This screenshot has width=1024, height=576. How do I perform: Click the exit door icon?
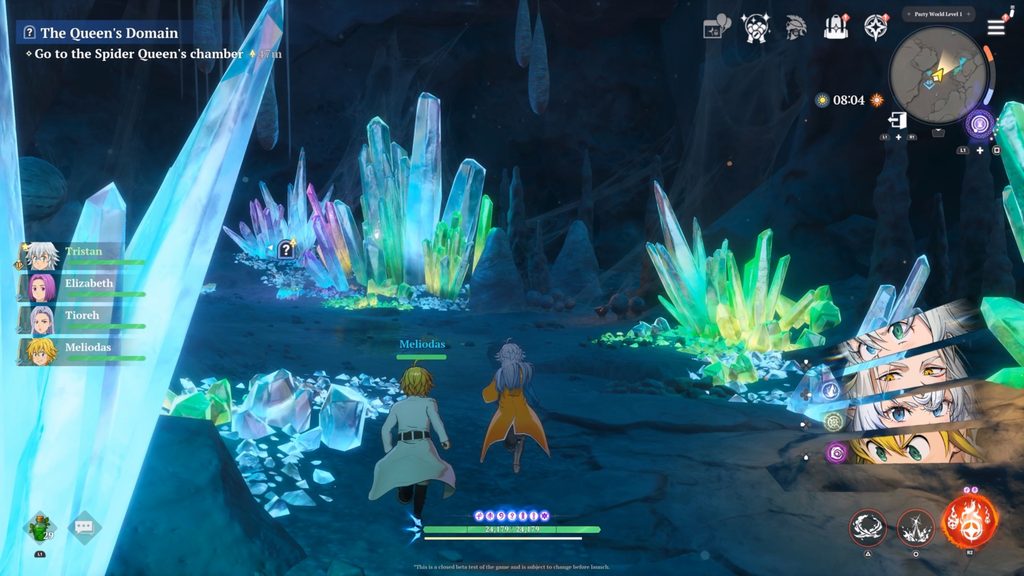click(897, 120)
